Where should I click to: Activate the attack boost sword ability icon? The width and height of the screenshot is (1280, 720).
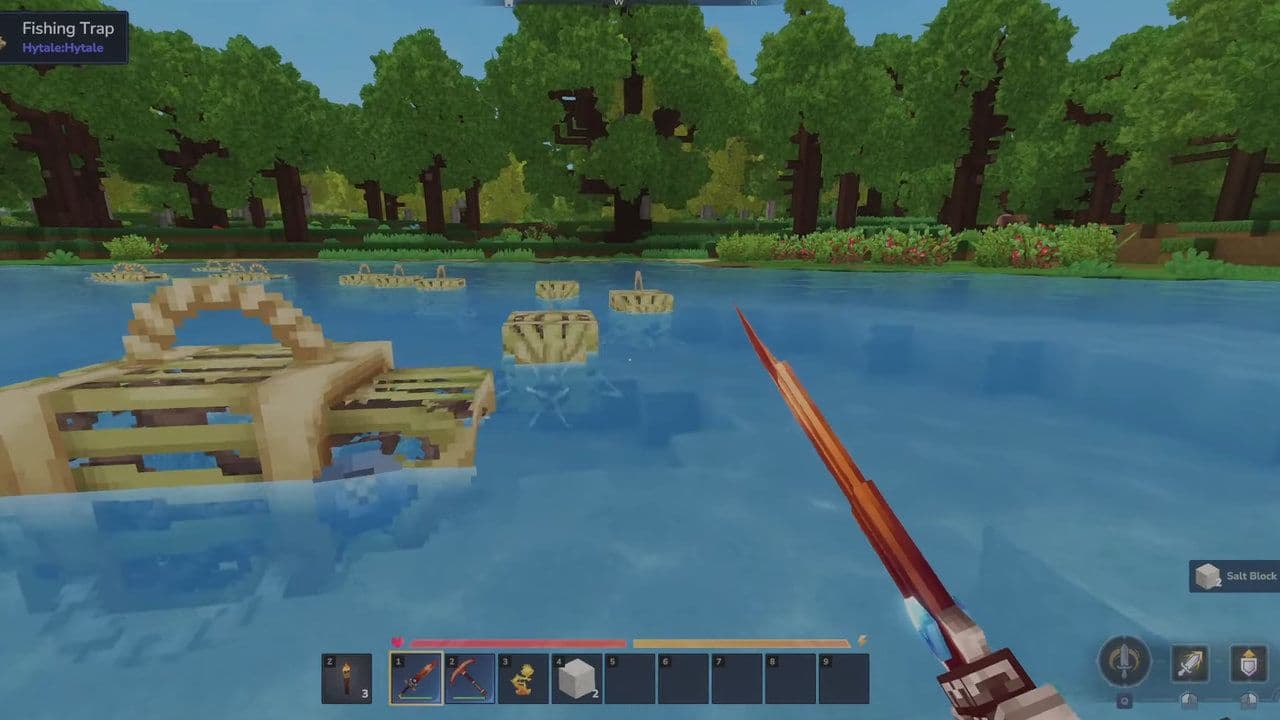tap(1190, 663)
